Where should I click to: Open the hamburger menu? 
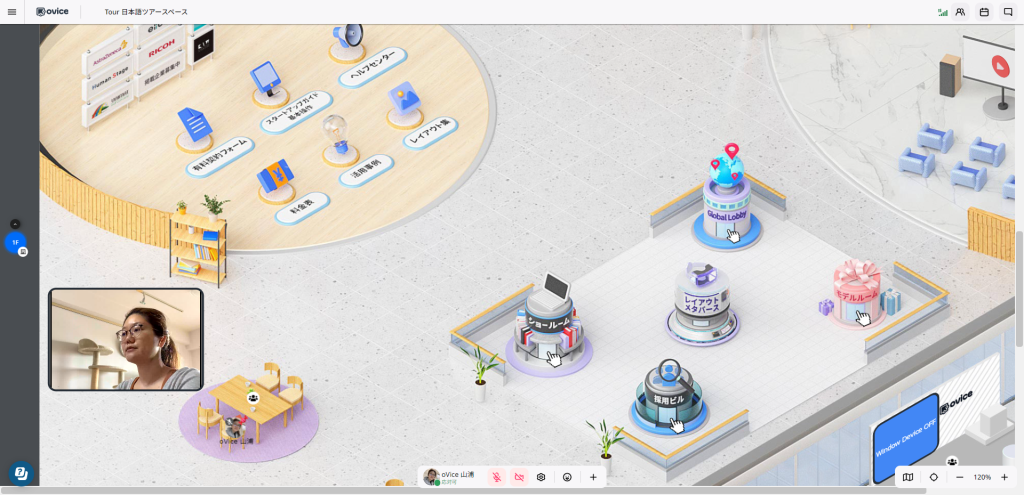click(x=11, y=12)
